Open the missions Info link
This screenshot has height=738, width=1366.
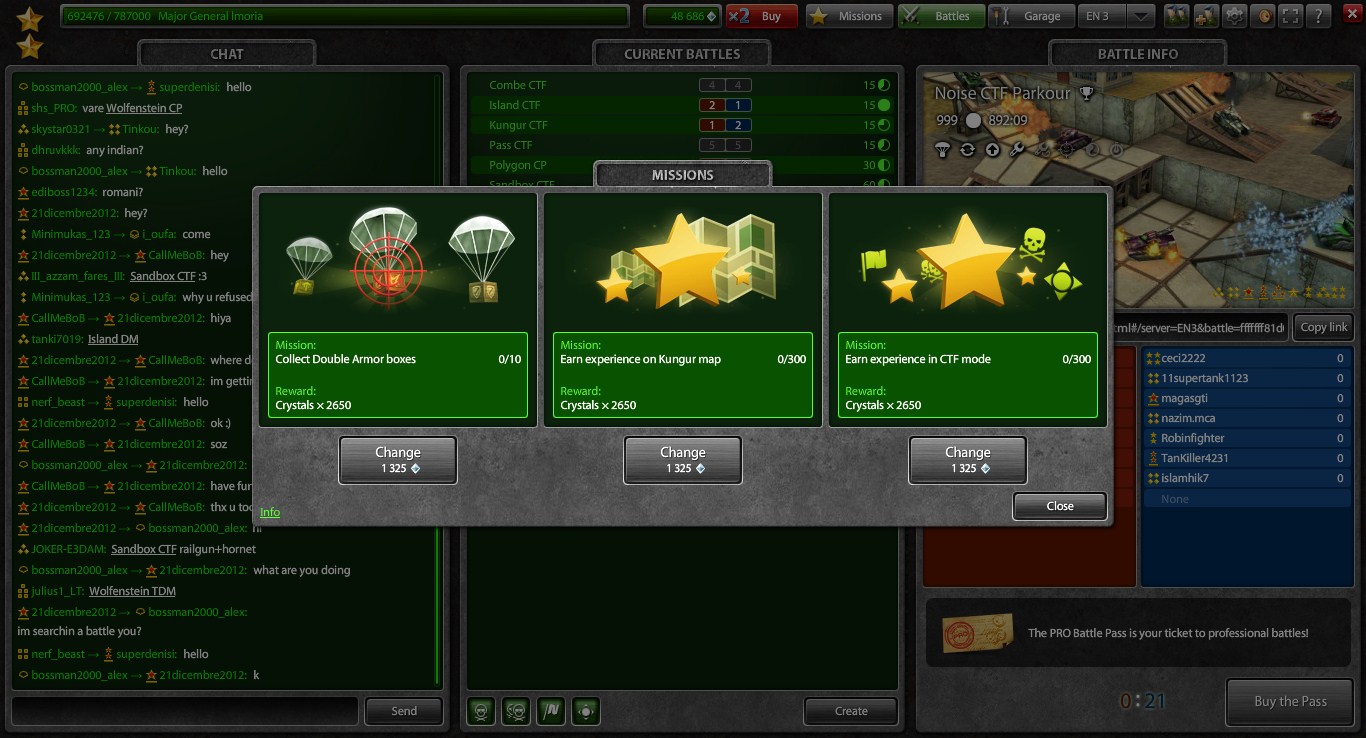pyautogui.click(x=270, y=512)
